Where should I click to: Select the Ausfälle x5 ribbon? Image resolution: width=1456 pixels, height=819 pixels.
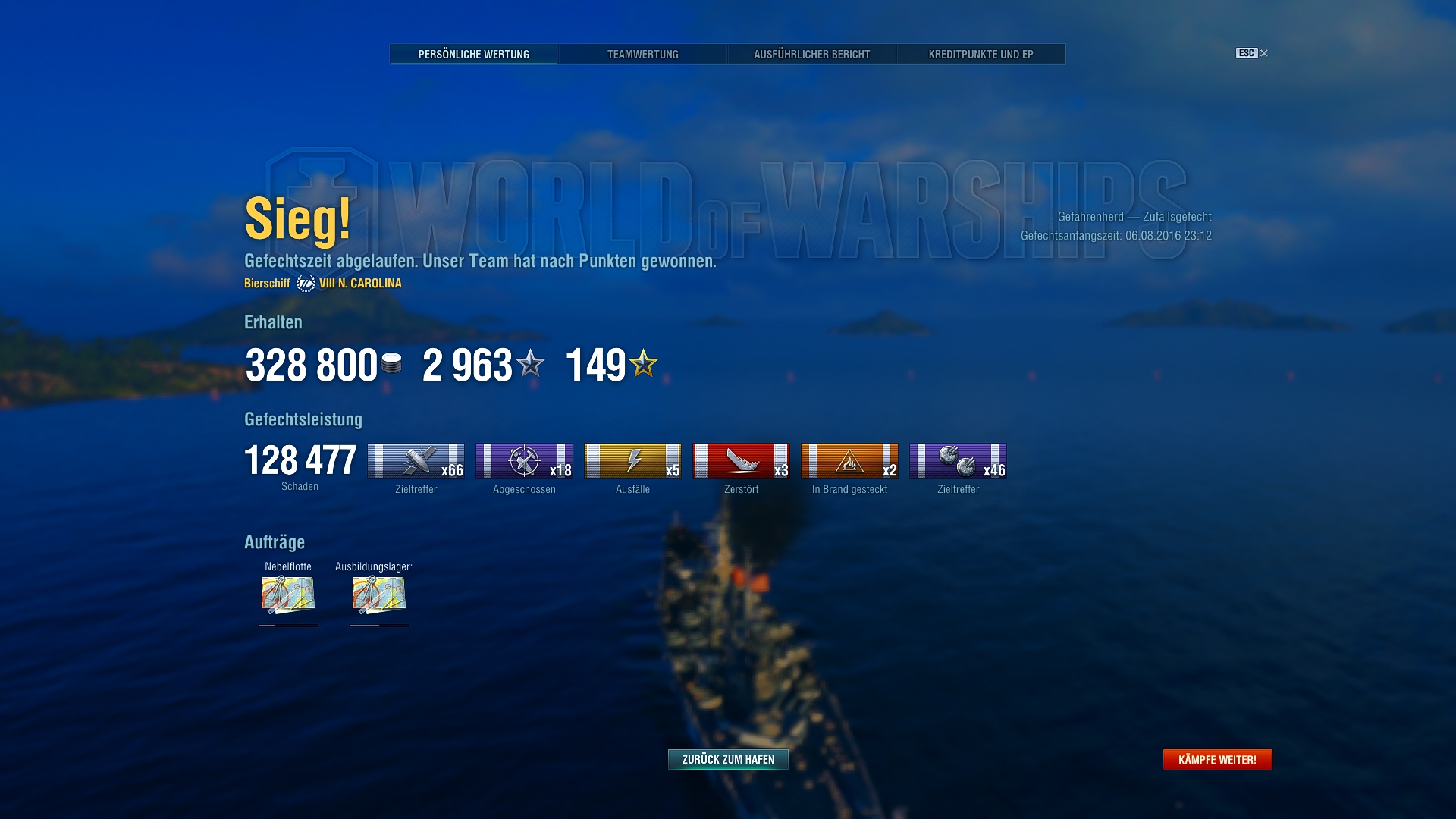click(632, 461)
